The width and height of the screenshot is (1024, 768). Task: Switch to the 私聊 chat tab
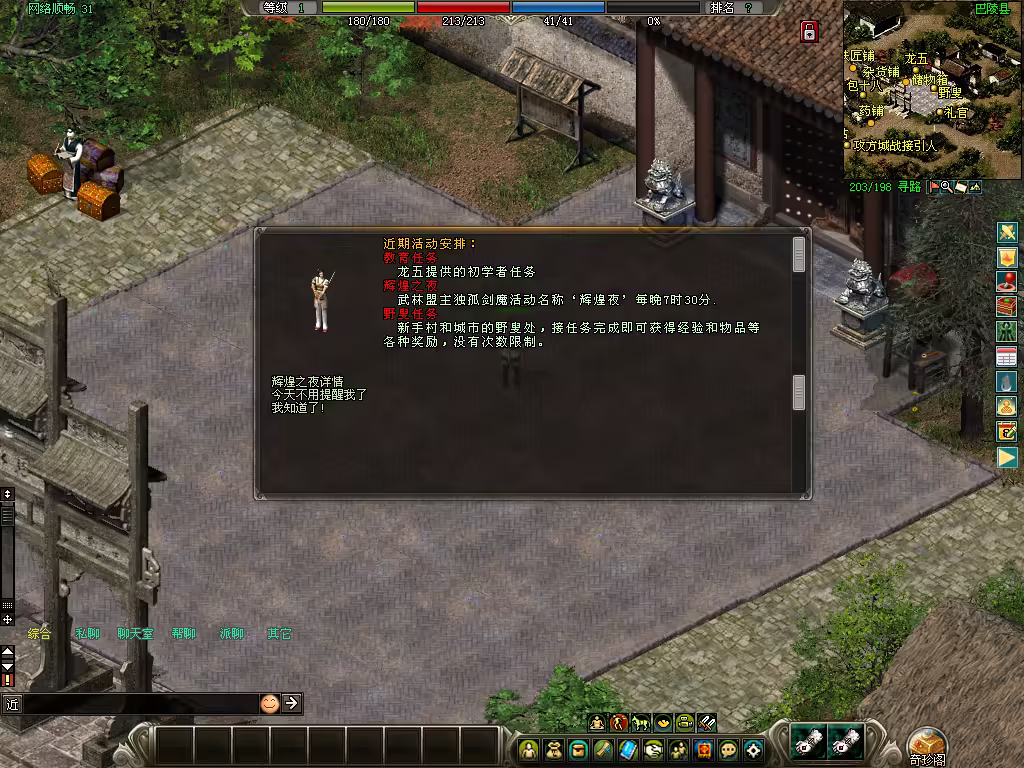[x=87, y=633]
